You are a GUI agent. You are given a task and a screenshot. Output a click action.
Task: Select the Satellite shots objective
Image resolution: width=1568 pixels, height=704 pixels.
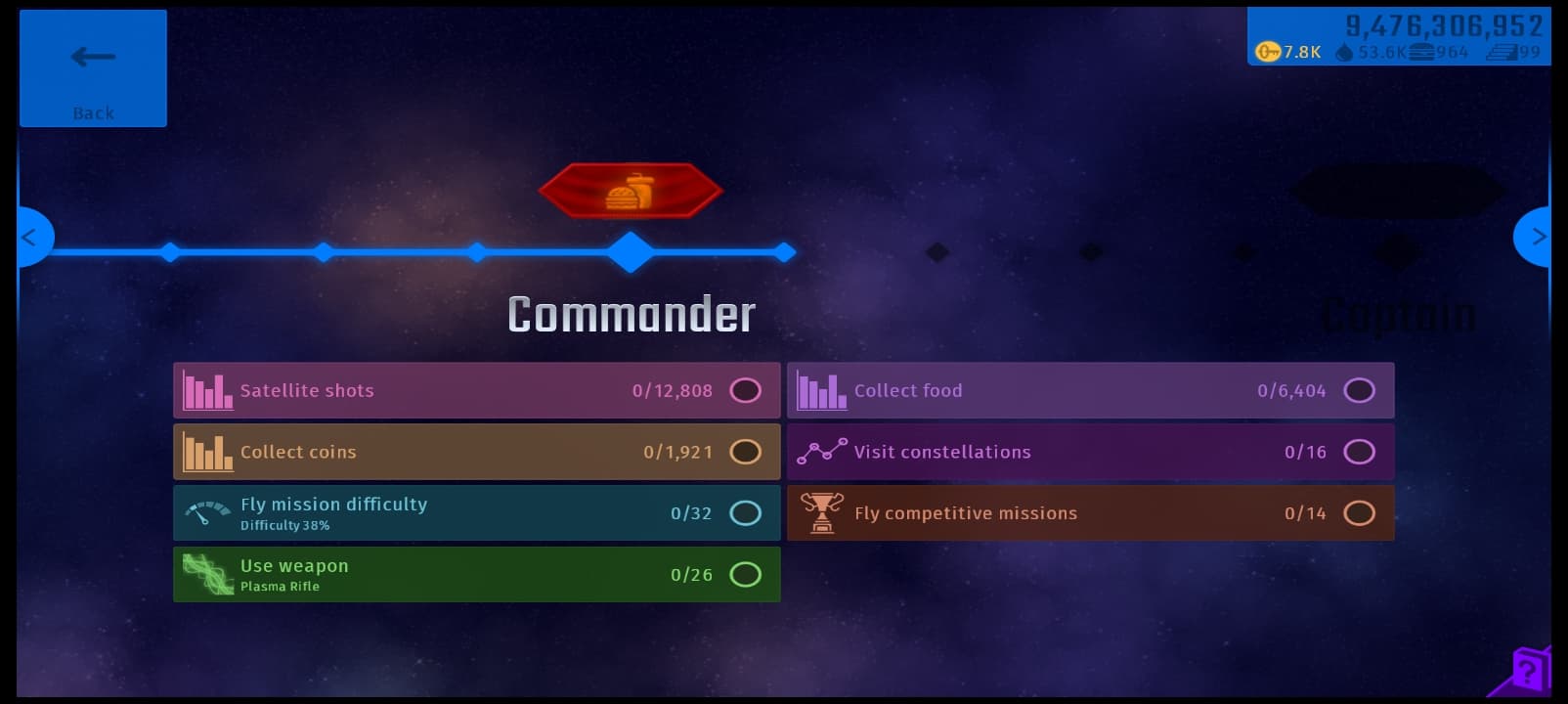(476, 391)
